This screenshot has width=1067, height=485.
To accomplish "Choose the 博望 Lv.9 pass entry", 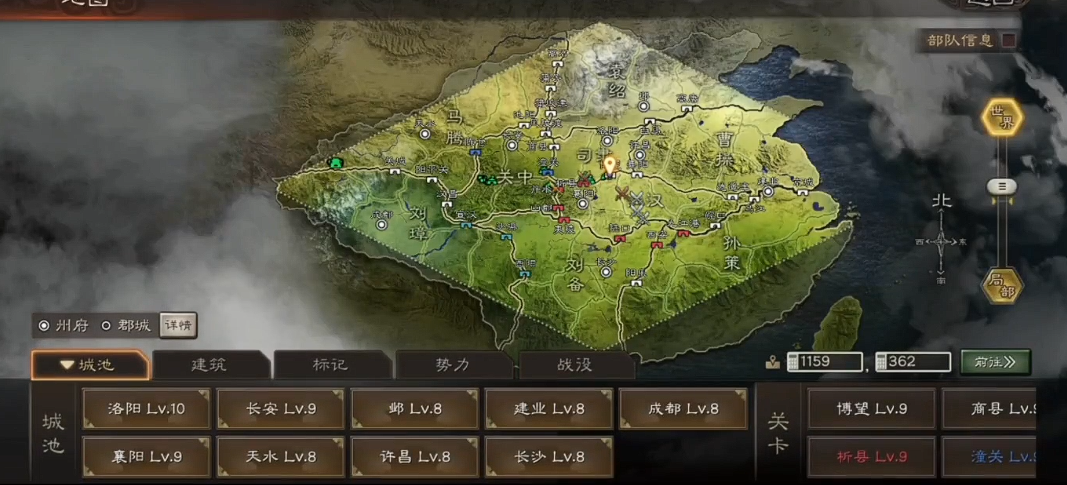I will coord(871,409).
